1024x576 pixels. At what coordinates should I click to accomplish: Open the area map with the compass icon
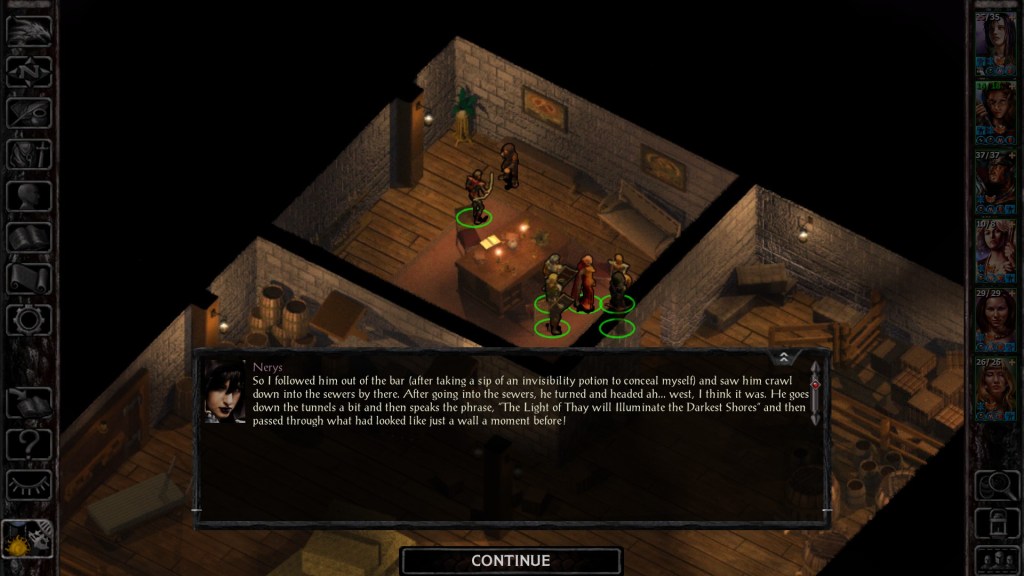coord(29,72)
